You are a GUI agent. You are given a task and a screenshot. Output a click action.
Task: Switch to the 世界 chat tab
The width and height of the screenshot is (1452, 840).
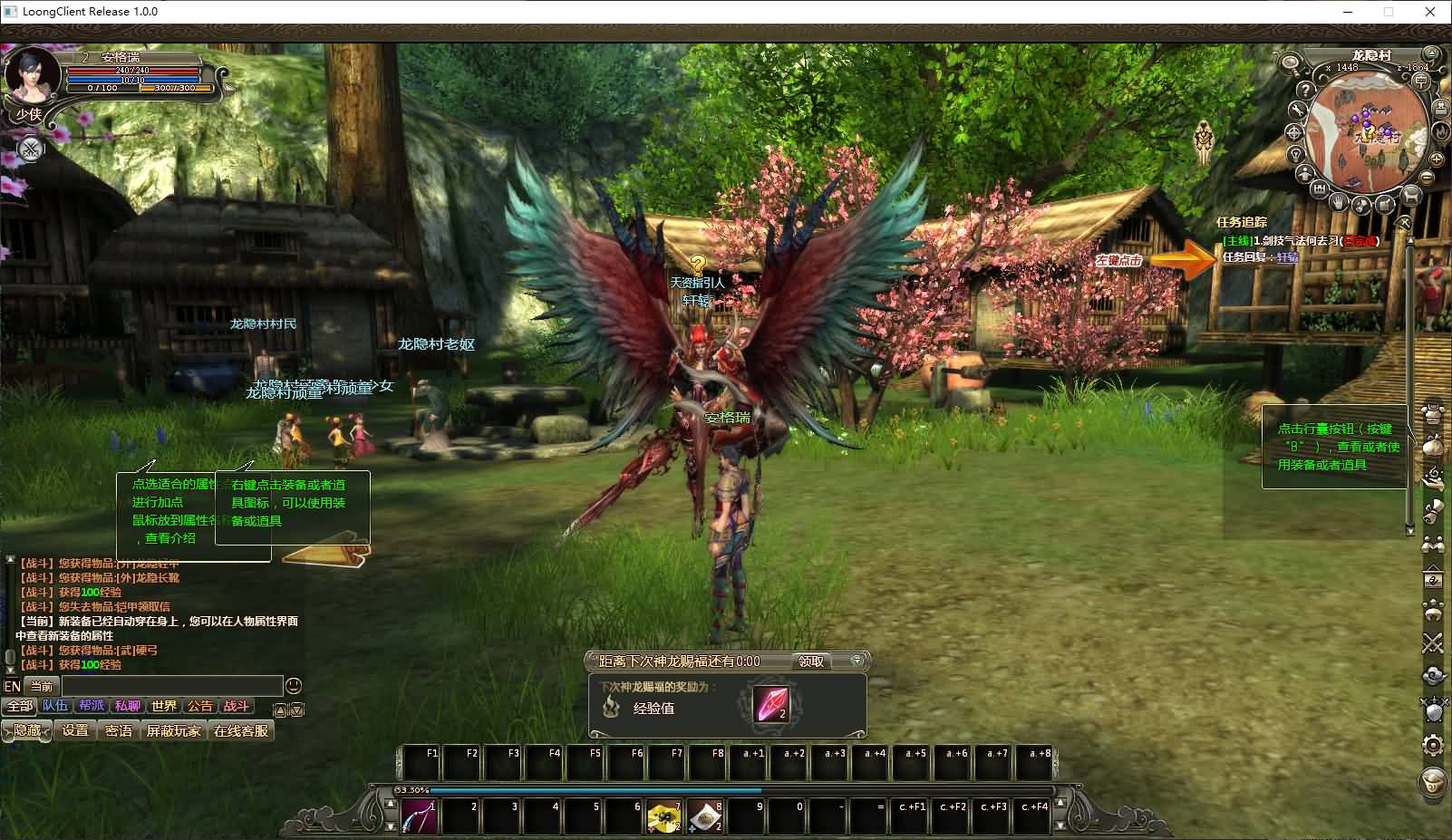pyautogui.click(x=164, y=706)
